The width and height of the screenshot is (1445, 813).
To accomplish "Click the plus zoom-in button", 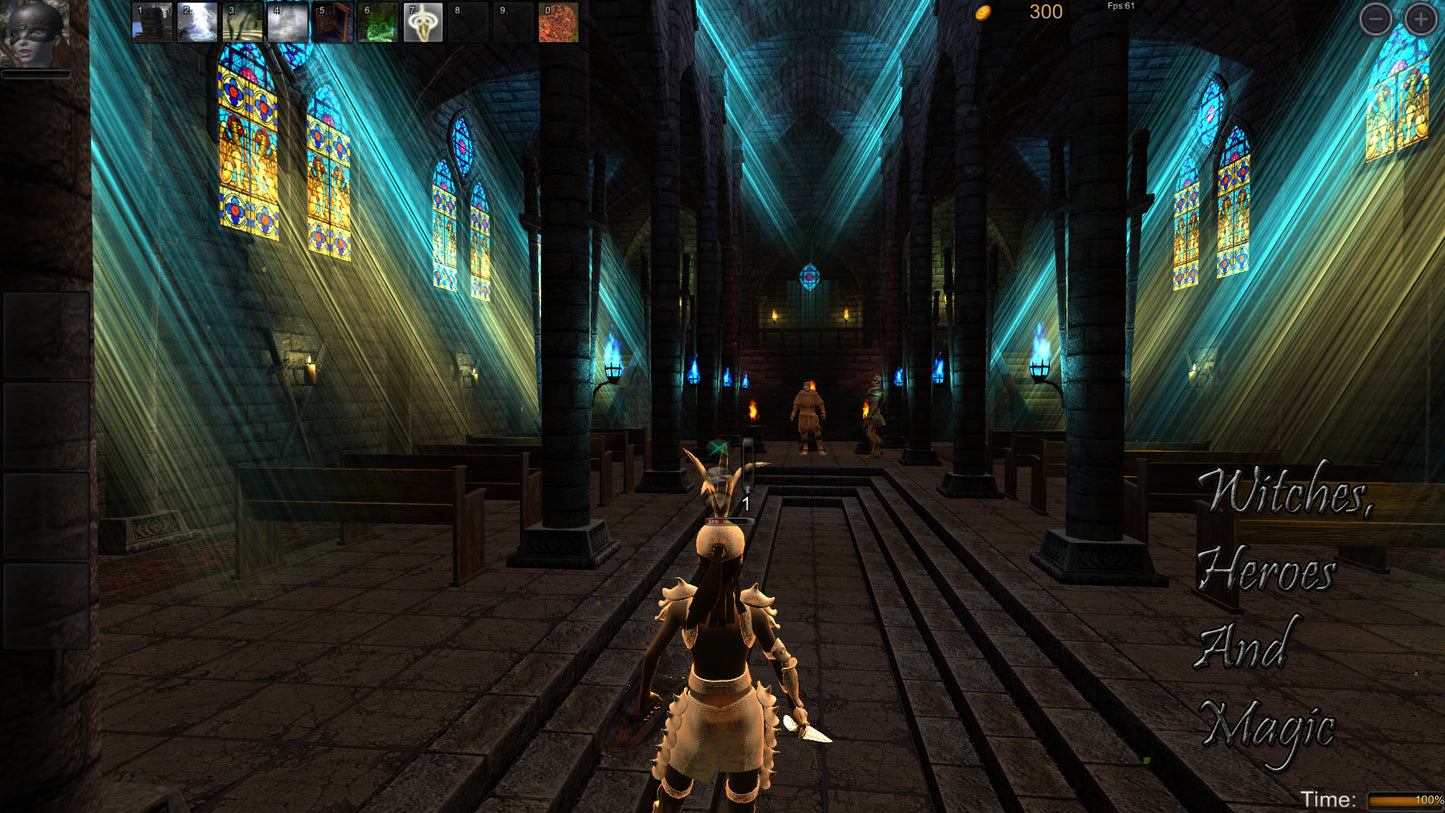I will [x=1419, y=17].
